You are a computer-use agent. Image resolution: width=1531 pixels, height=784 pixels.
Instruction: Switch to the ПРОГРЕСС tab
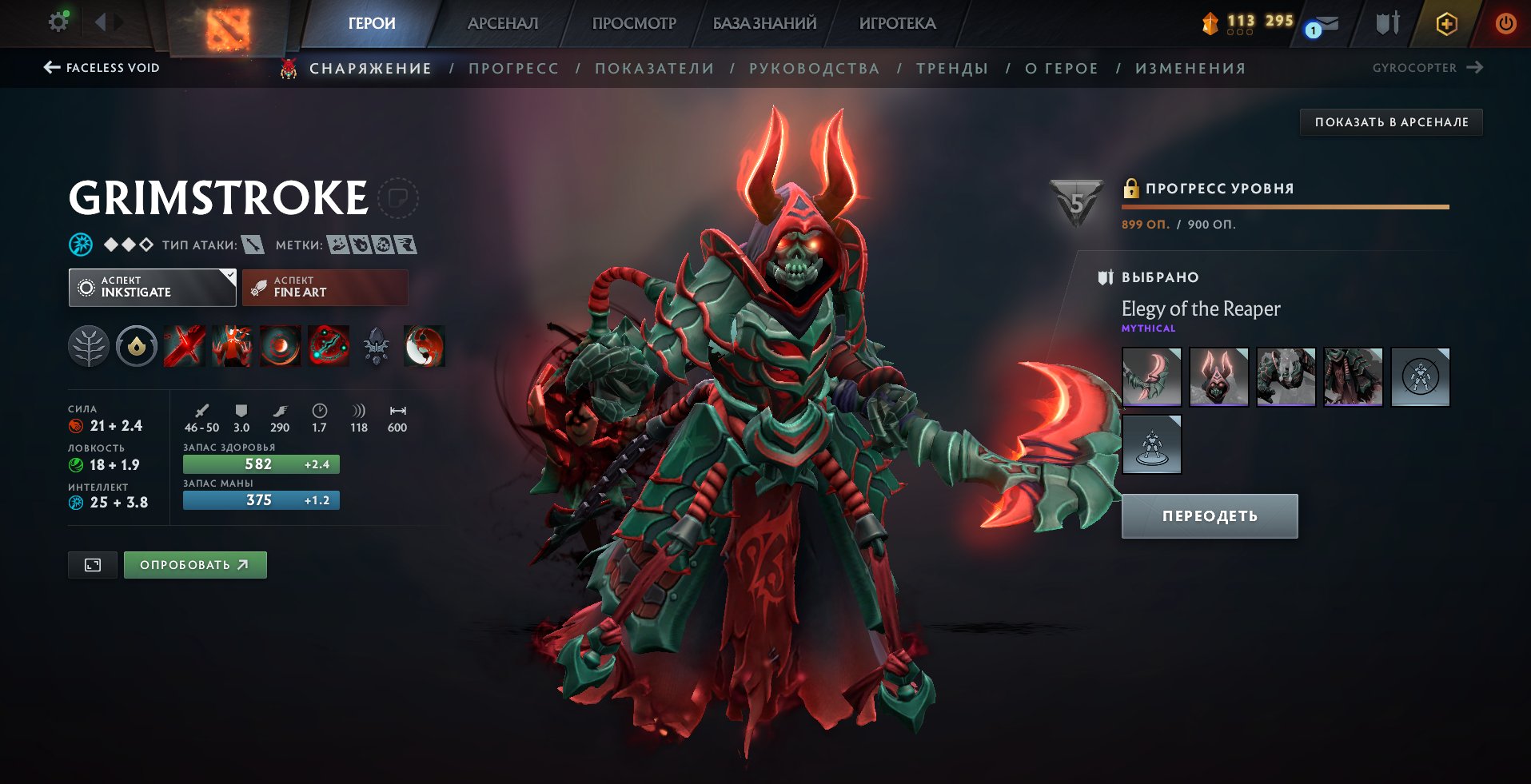pos(512,68)
